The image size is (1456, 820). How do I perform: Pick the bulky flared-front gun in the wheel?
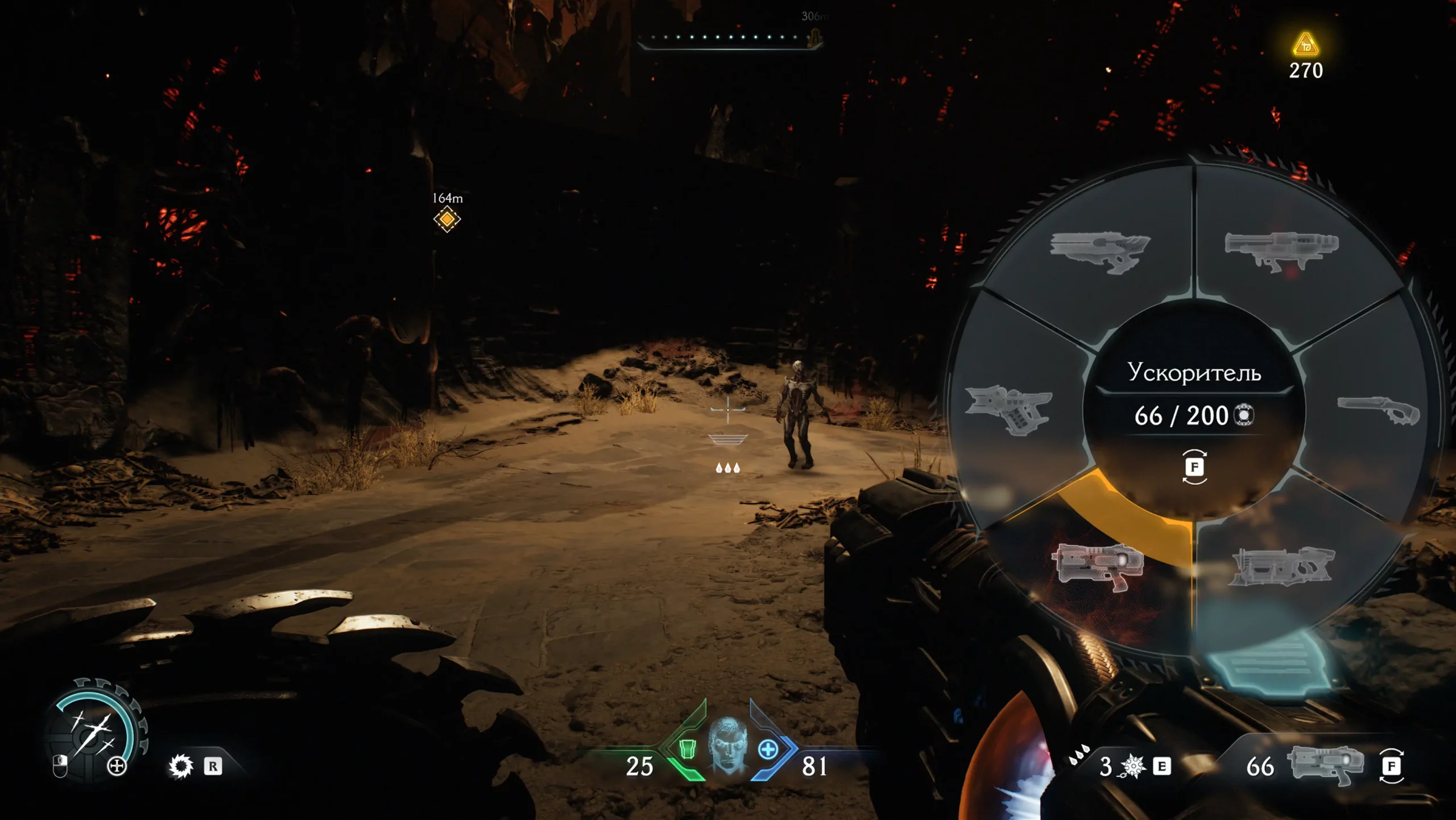pyautogui.click(x=1281, y=565)
